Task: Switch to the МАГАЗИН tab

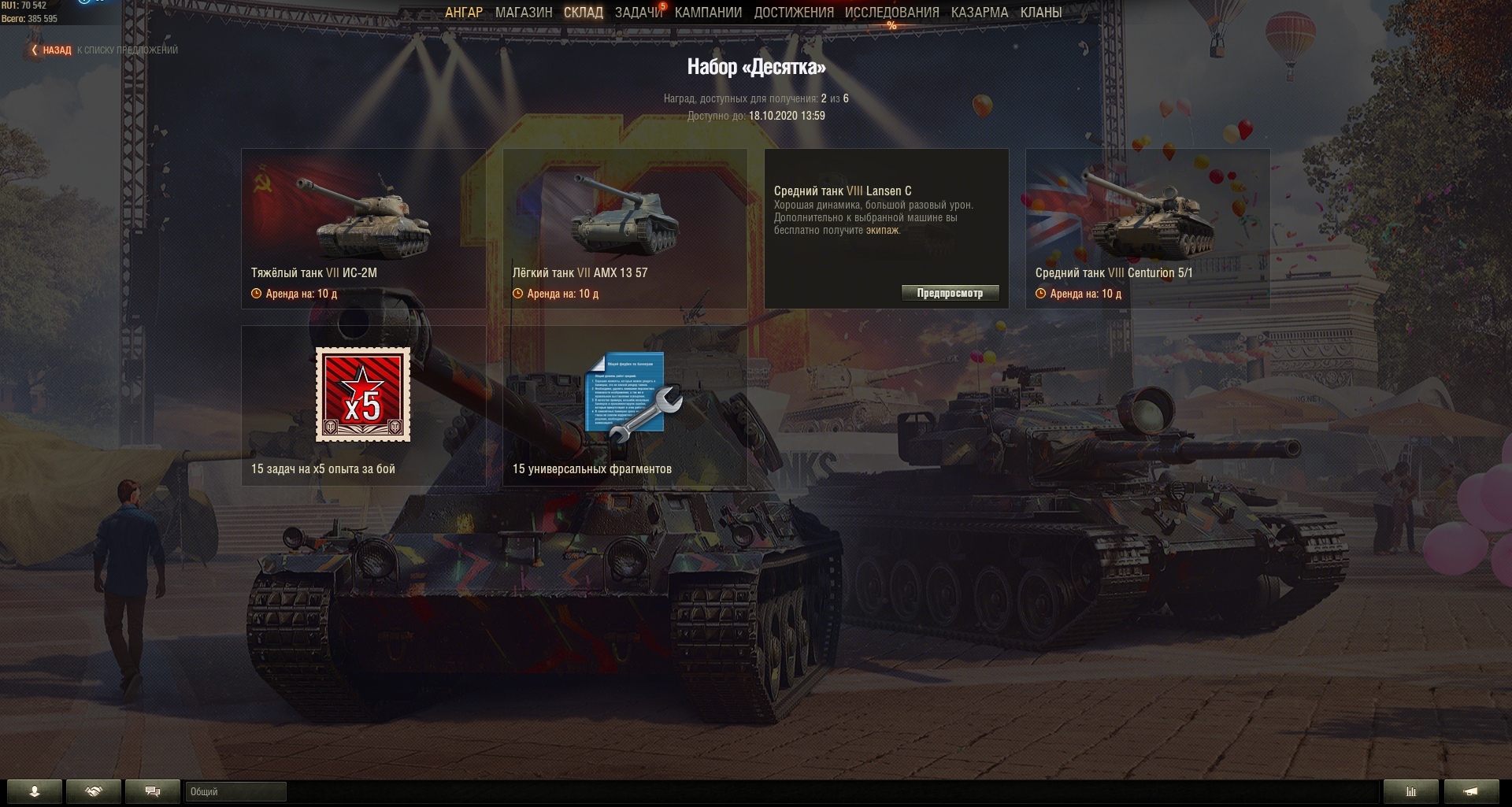Action: point(524,13)
